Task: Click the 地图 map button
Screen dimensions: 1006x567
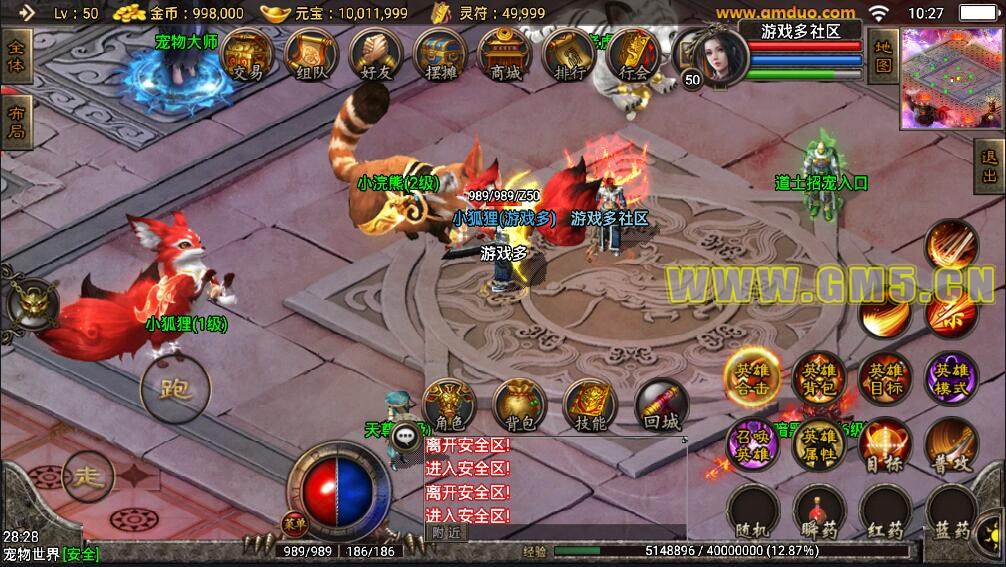Action: pos(882,56)
